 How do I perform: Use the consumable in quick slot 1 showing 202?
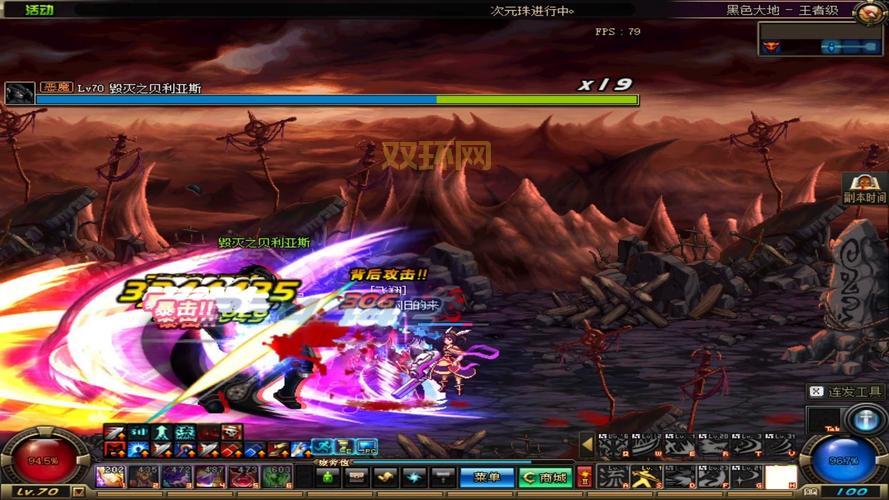coord(110,477)
